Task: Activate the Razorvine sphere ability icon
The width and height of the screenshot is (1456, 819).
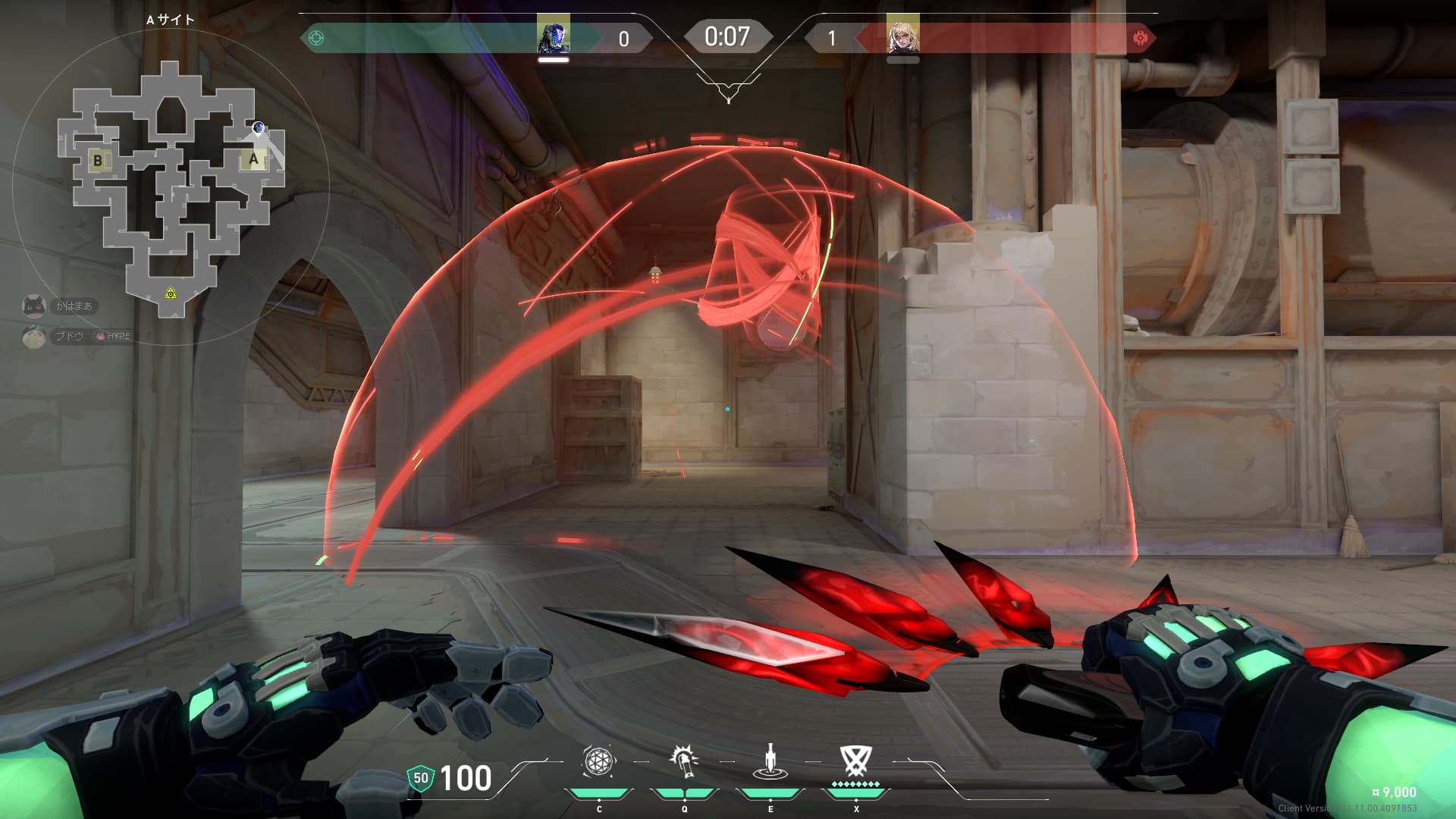Action: [x=598, y=762]
